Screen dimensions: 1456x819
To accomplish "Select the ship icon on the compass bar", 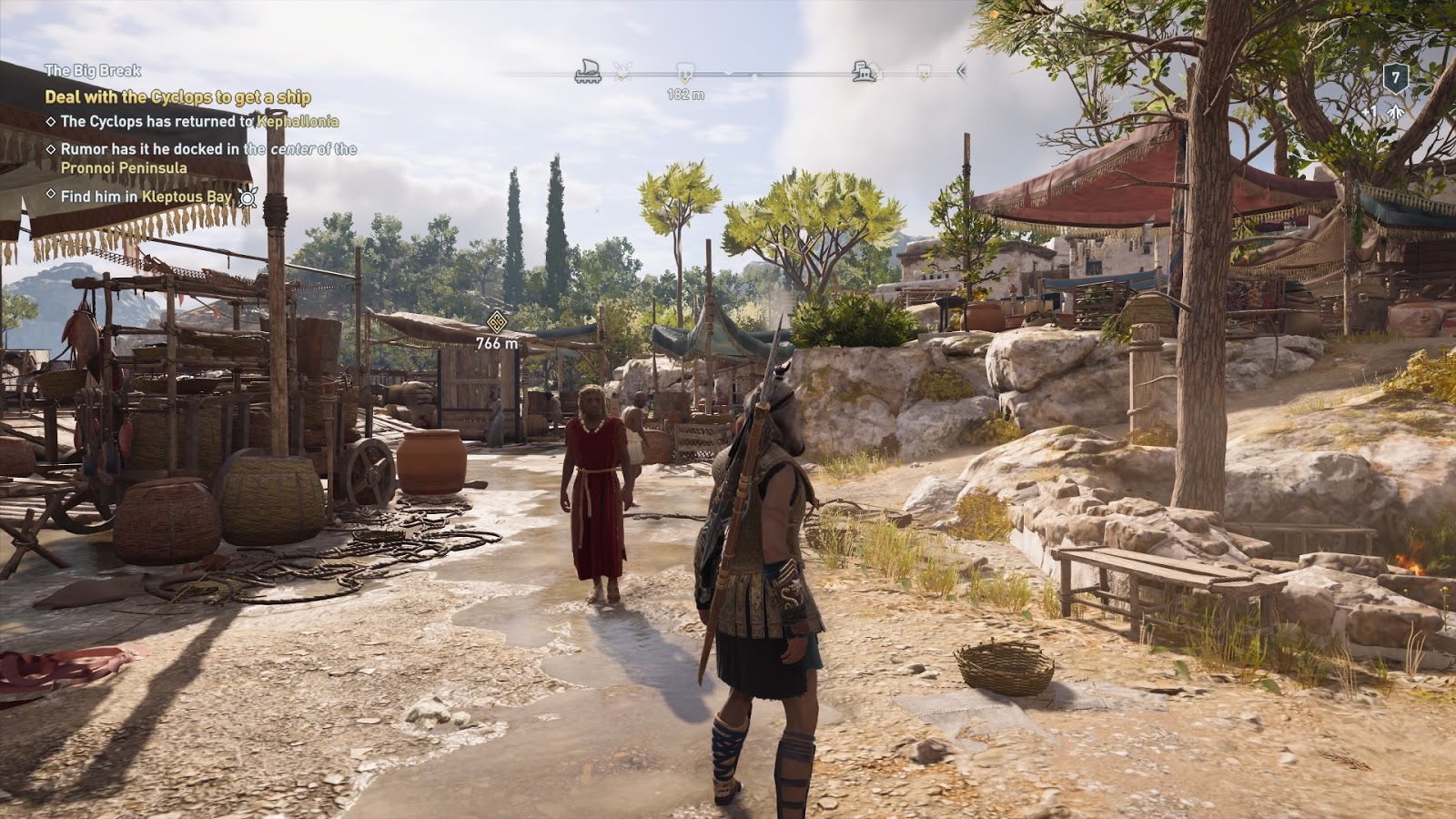I will 588,69.
